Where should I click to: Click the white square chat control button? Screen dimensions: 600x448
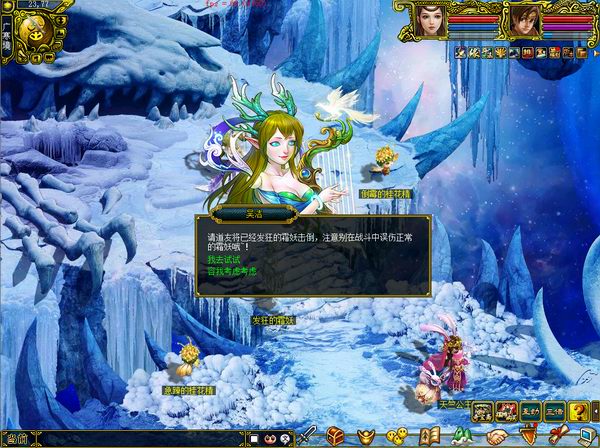[x=255, y=438]
